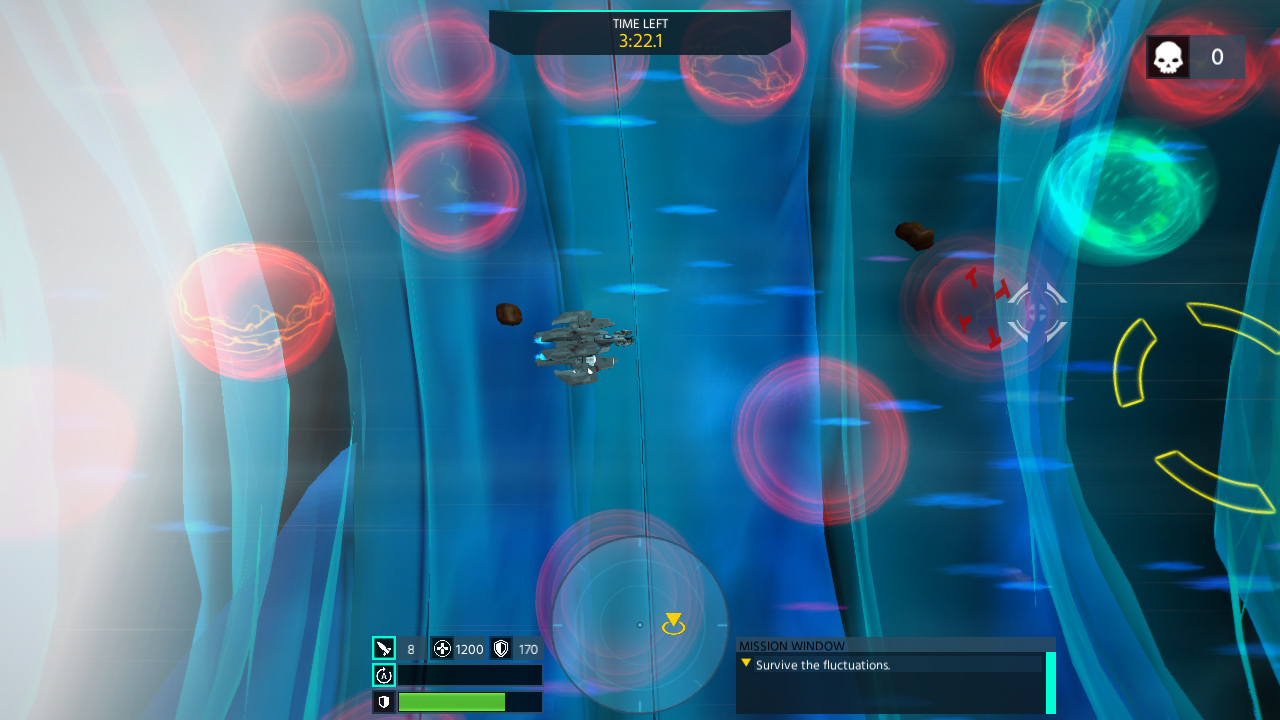Open the kill counter menu showing 0
Screen dimensions: 1280x720
[x=1194, y=57]
